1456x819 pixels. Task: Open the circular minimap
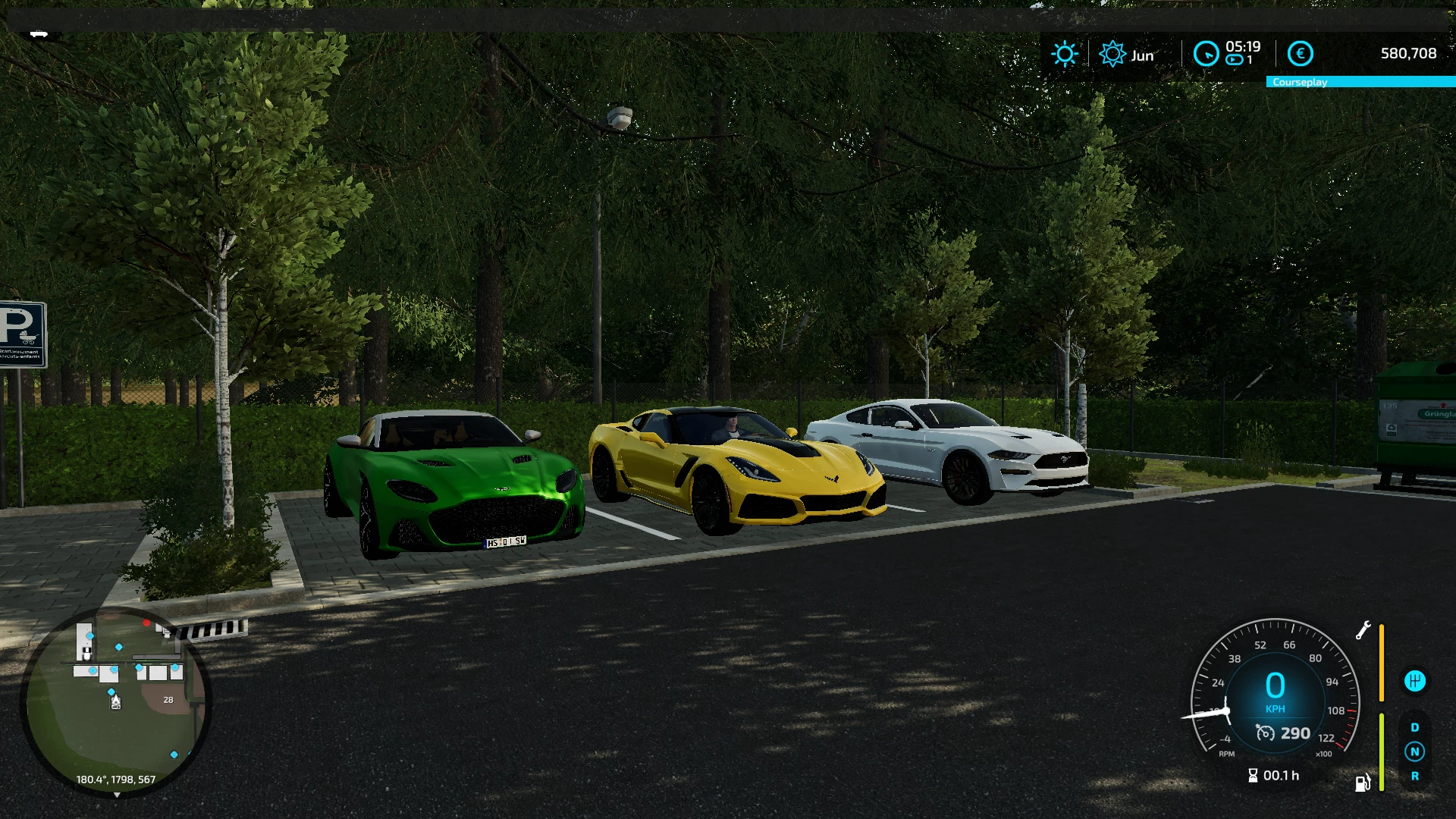[115, 701]
